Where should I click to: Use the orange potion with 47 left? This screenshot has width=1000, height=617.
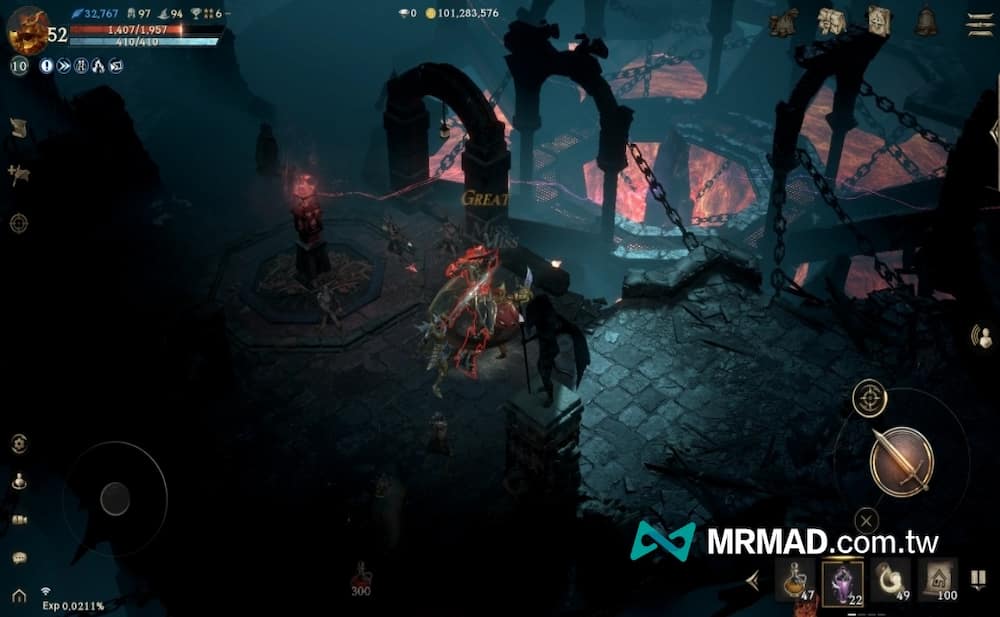coord(794,579)
